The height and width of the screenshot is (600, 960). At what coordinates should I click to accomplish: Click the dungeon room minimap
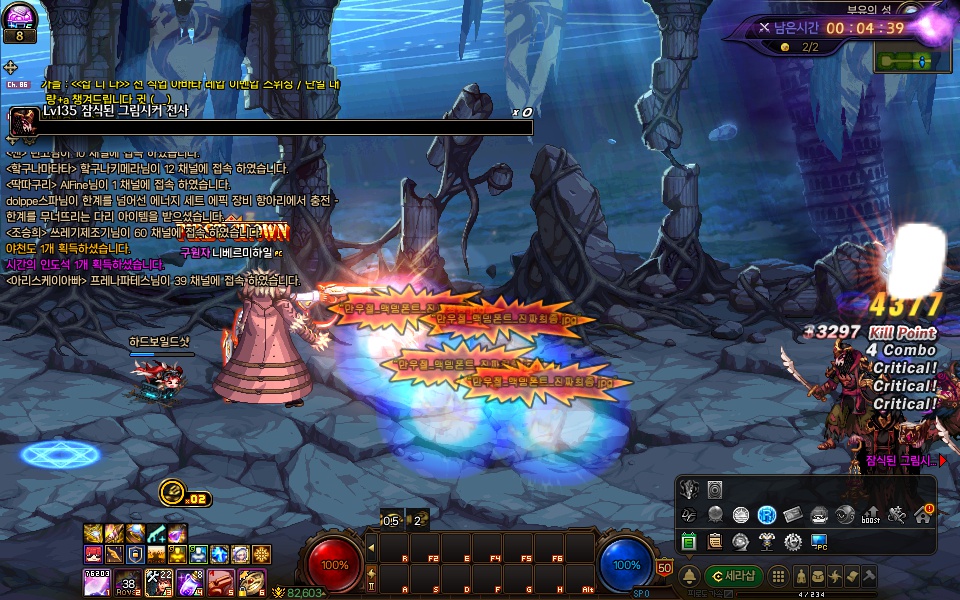coord(905,61)
